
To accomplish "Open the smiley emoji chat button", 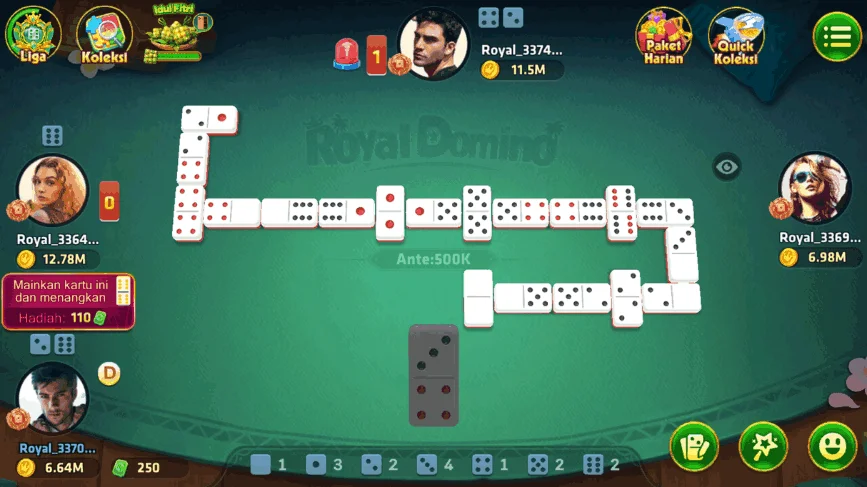I will [832, 446].
